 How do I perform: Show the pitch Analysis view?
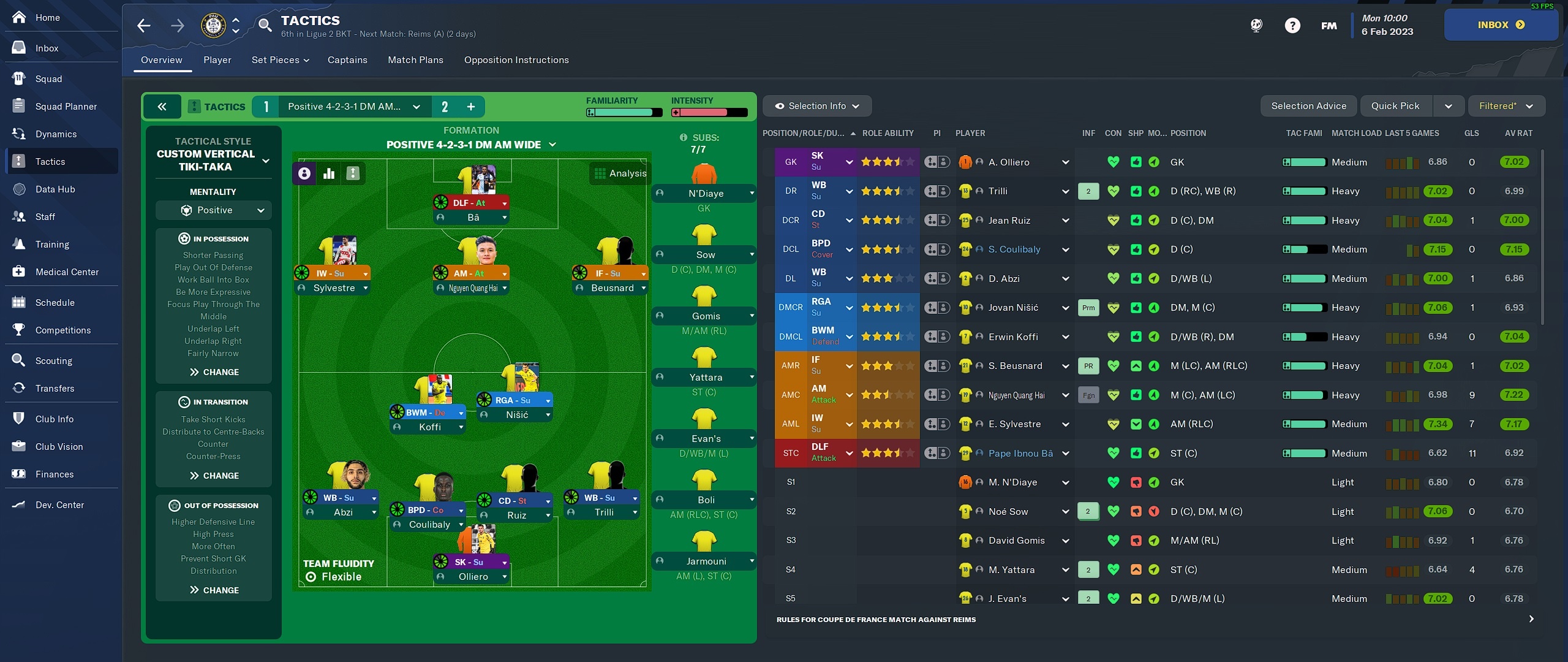click(620, 173)
